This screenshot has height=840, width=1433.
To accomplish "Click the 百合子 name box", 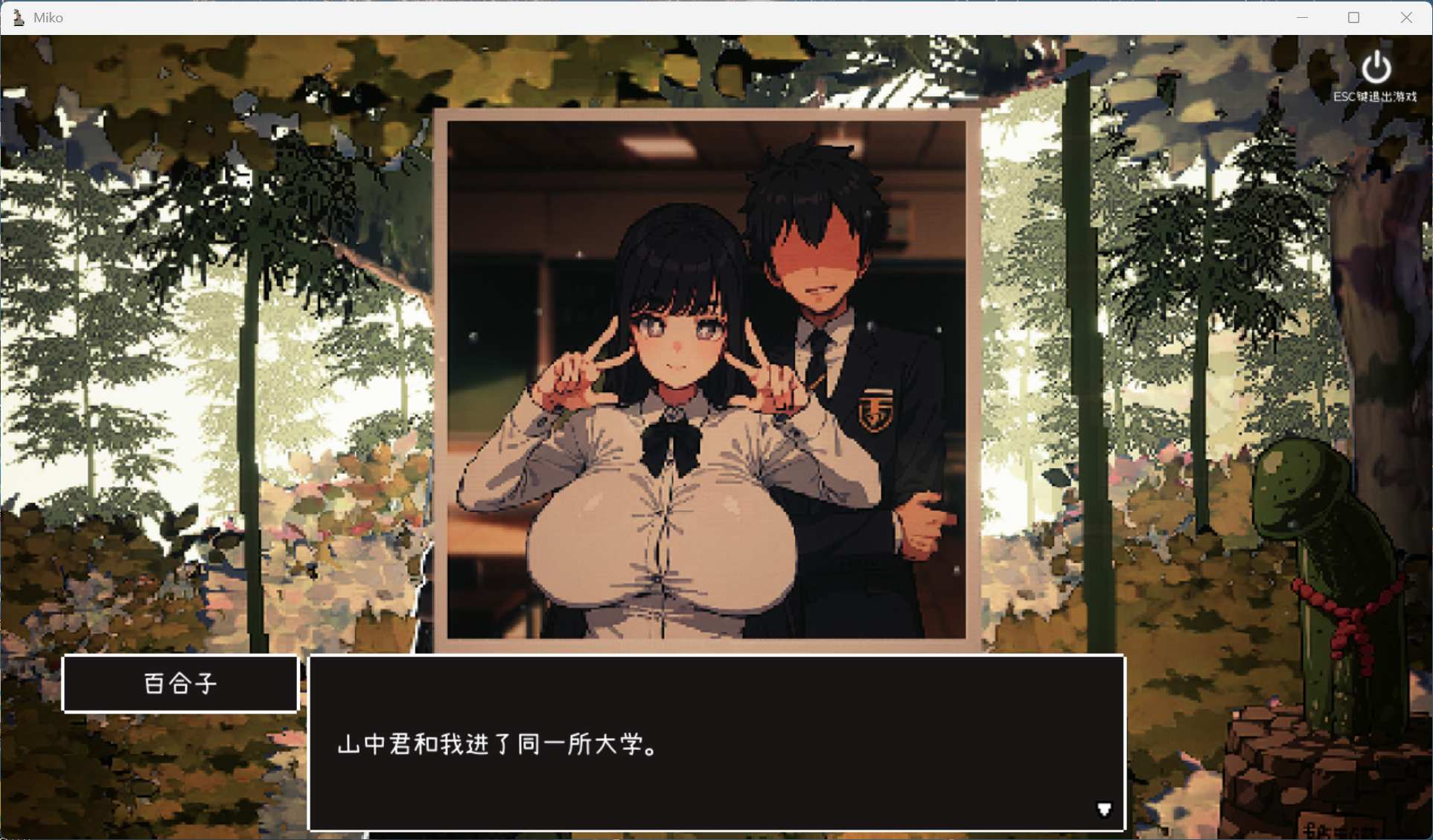I will coord(180,684).
